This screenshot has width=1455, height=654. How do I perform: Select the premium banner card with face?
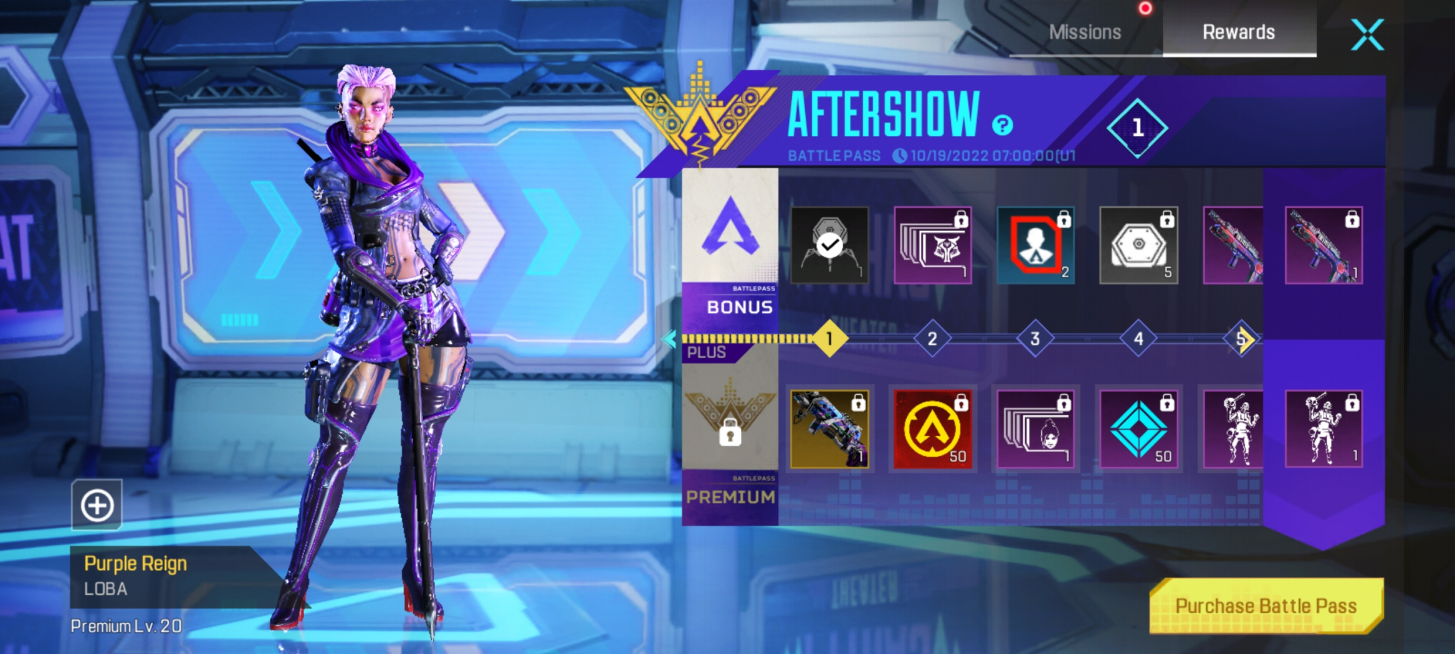coord(1035,429)
